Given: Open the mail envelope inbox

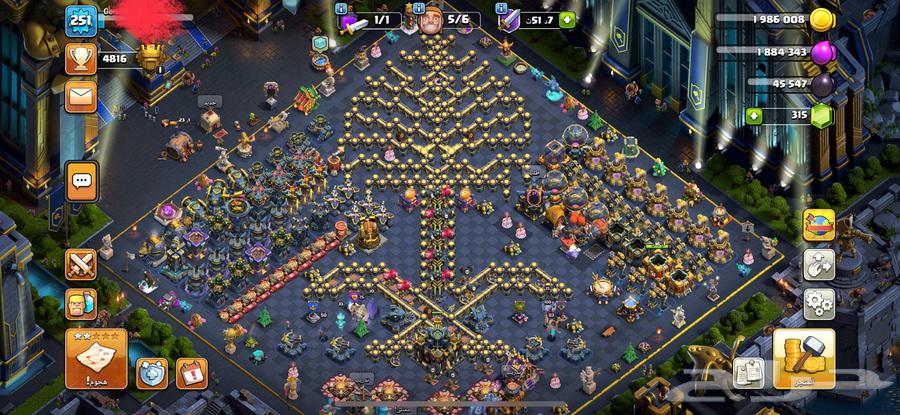Looking at the screenshot, I should pyautogui.click(x=80, y=96).
